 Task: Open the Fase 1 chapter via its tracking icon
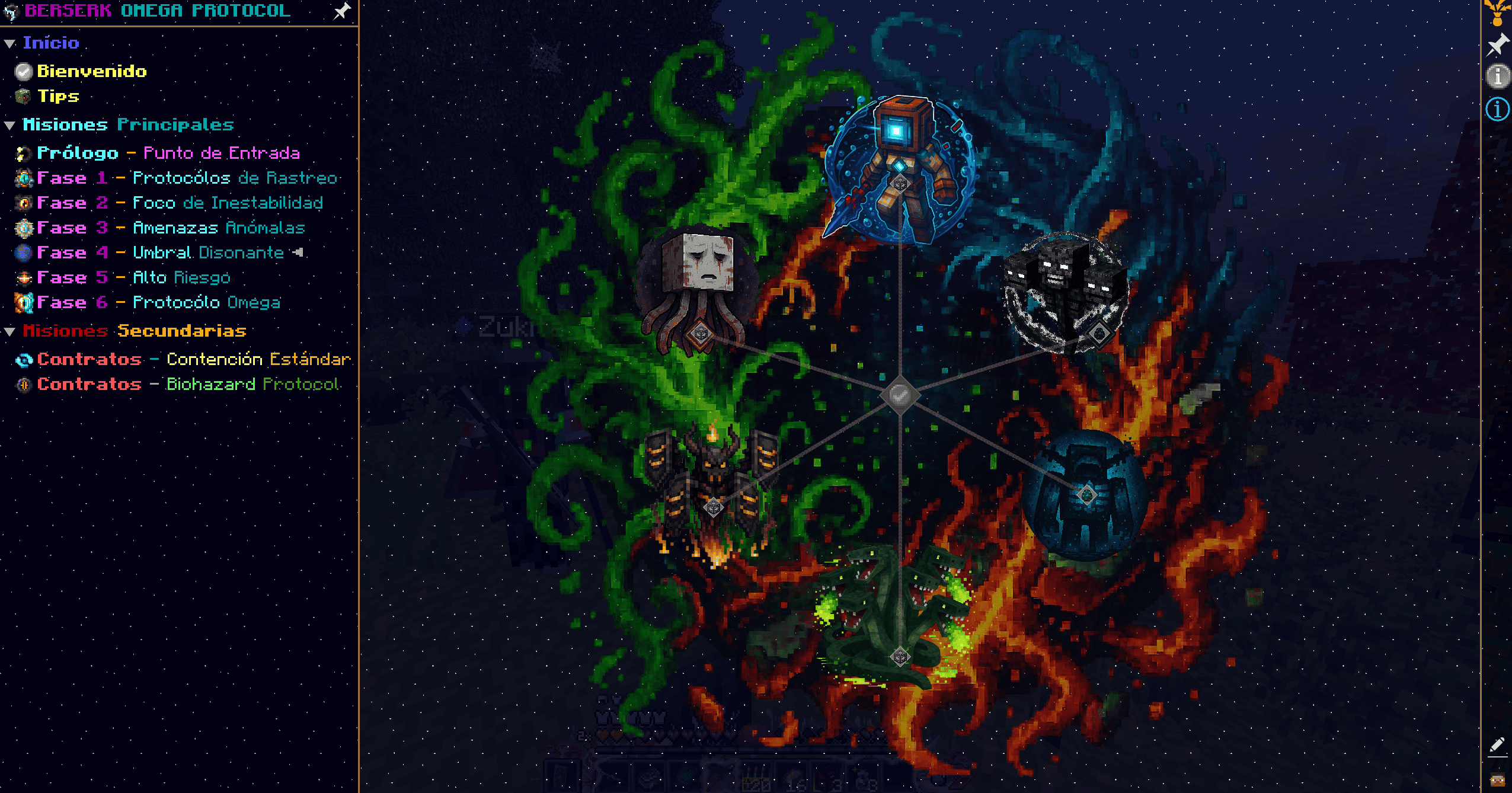click(x=23, y=178)
